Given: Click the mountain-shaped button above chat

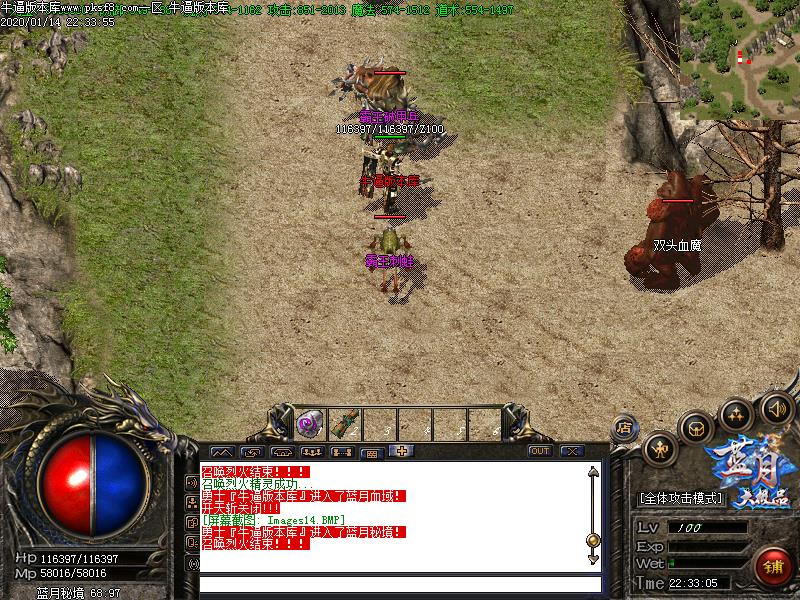Looking at the screenshot, I should [x=221, y=452].
